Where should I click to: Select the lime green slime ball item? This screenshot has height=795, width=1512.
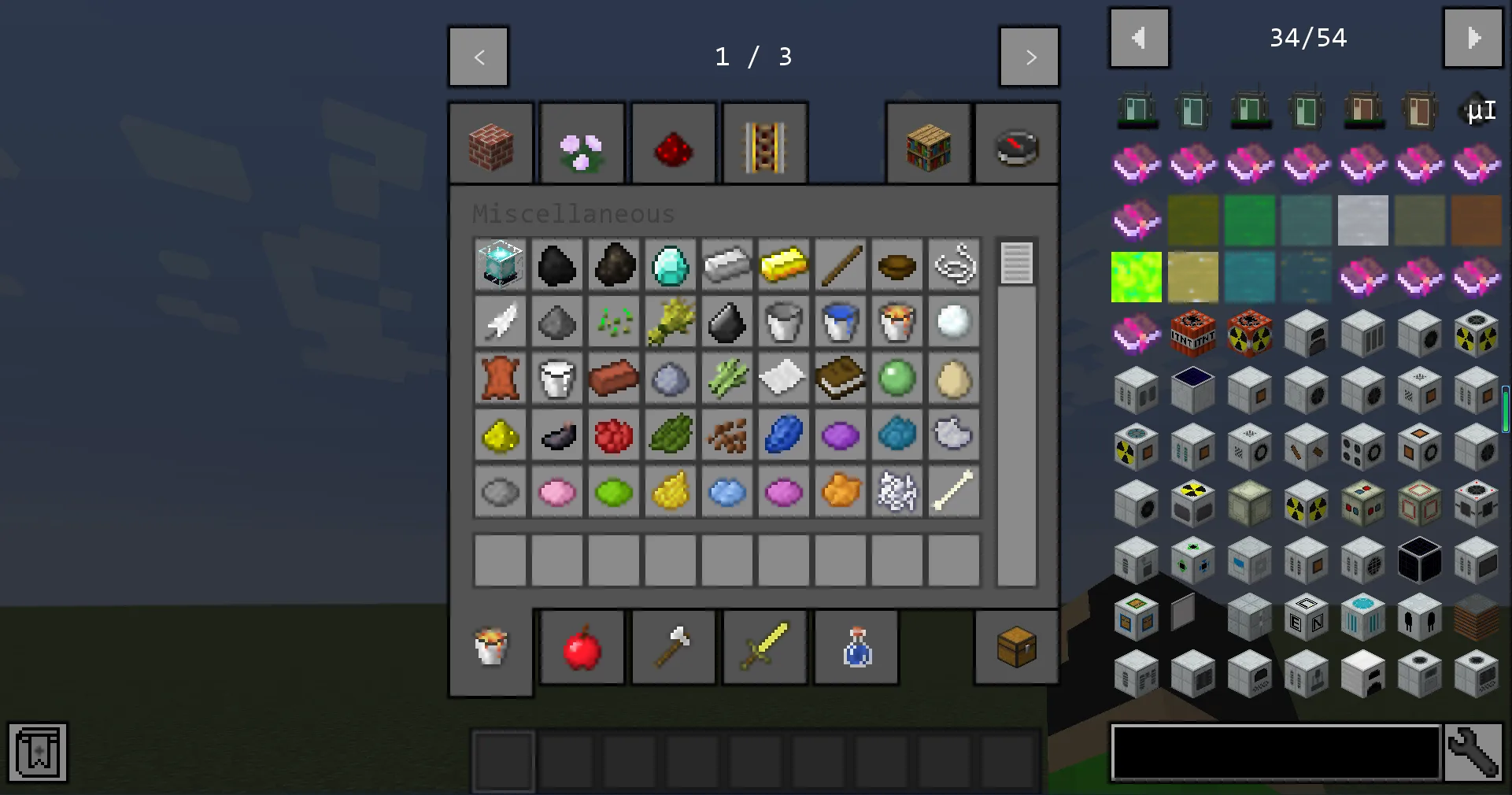coord(896,379)
